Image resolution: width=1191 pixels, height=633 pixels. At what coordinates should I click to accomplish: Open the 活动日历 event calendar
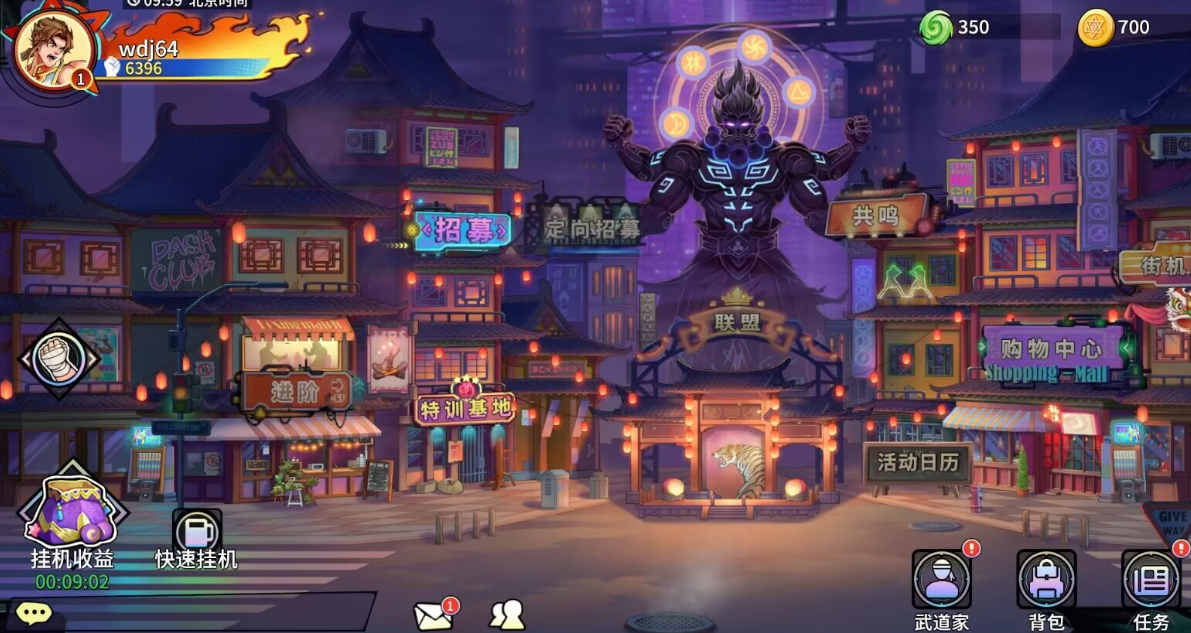point(917,463)
